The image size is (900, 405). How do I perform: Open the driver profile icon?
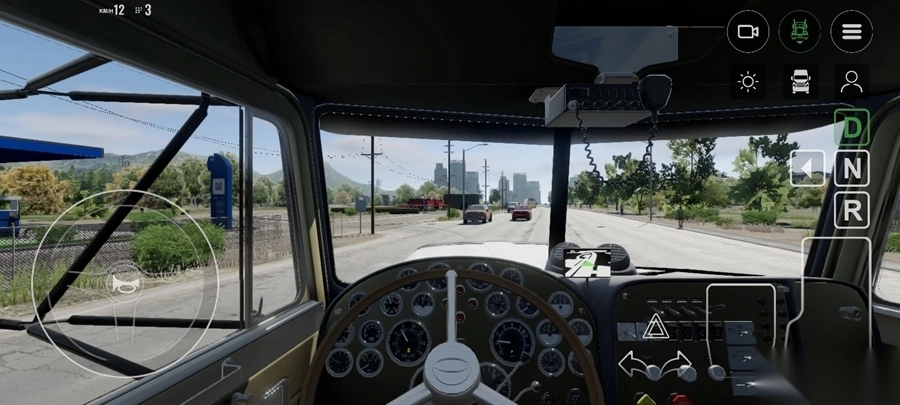[x=851, y=82]
